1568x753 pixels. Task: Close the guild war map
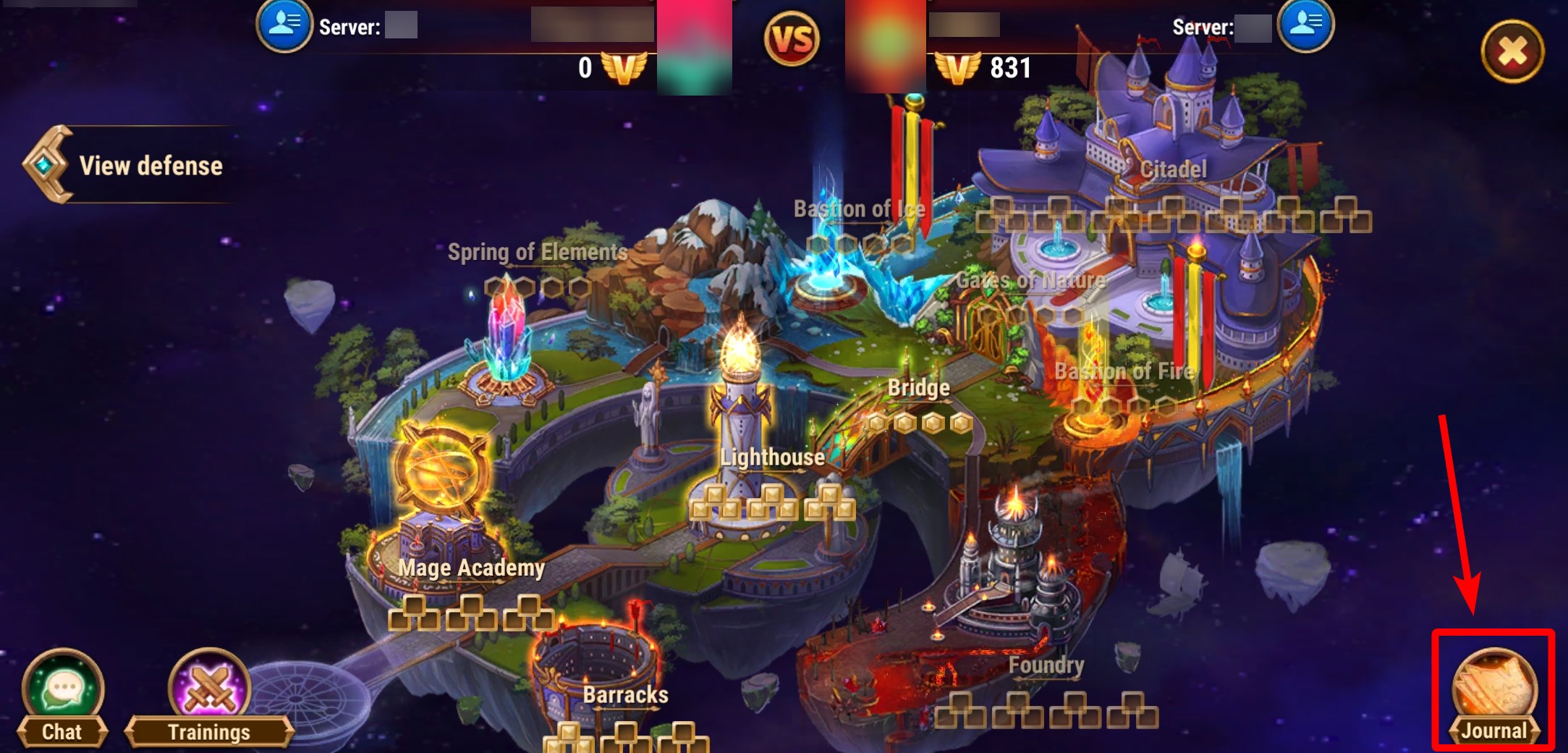[1512, 51]
